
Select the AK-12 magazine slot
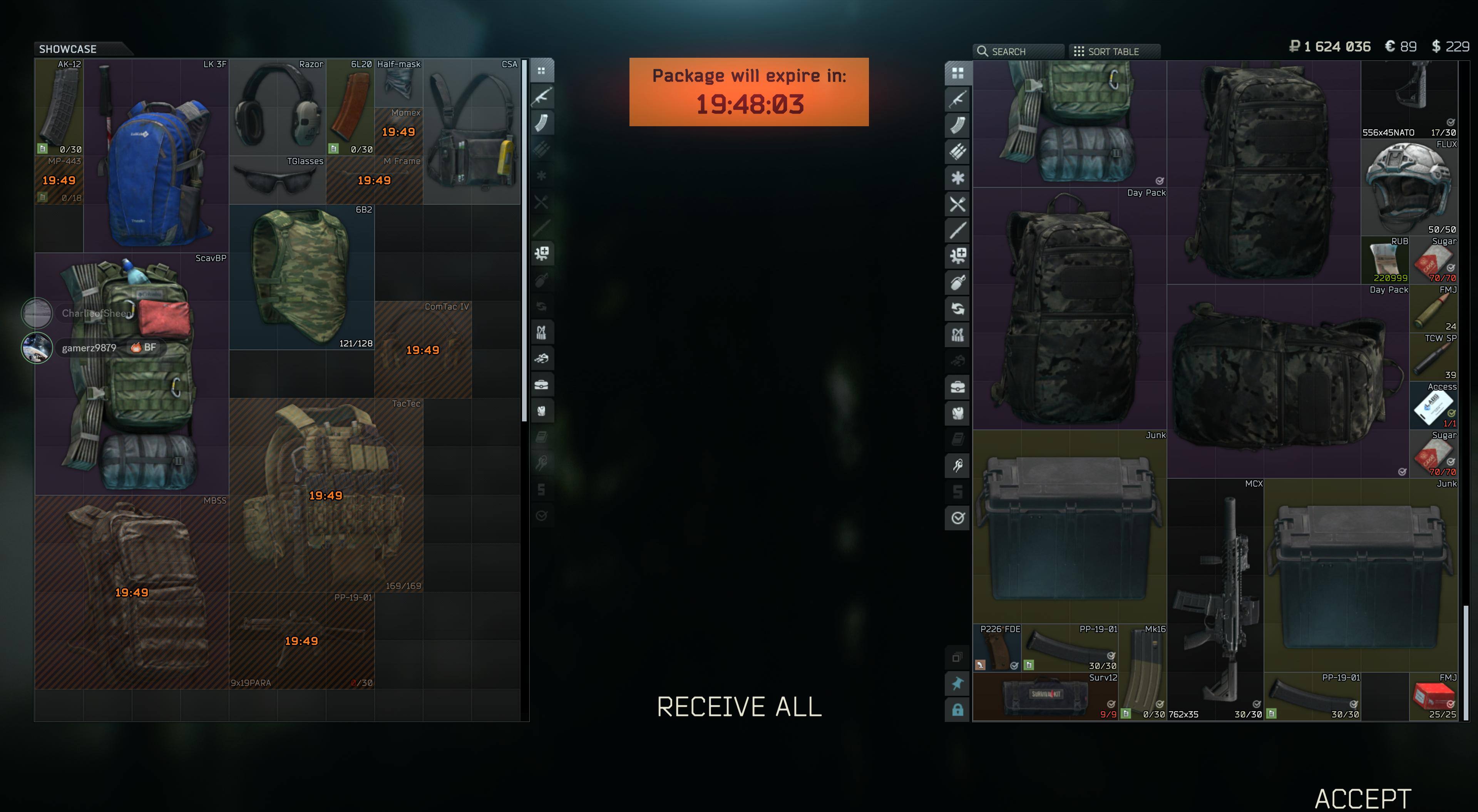(x=59, y=107)
